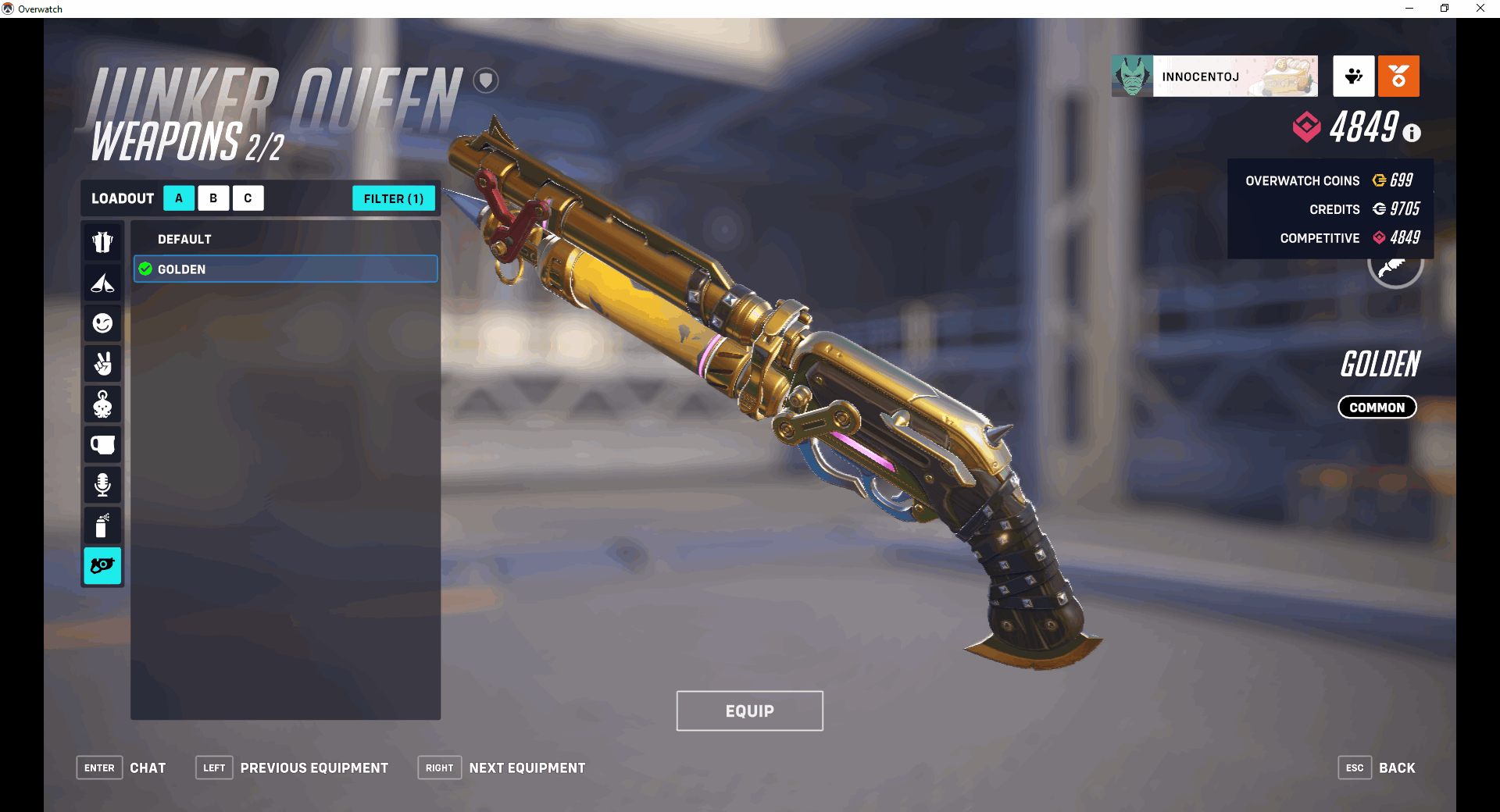Select the Sprays spray-can icon
The image size is (1500, 812).
pos(102,526)
